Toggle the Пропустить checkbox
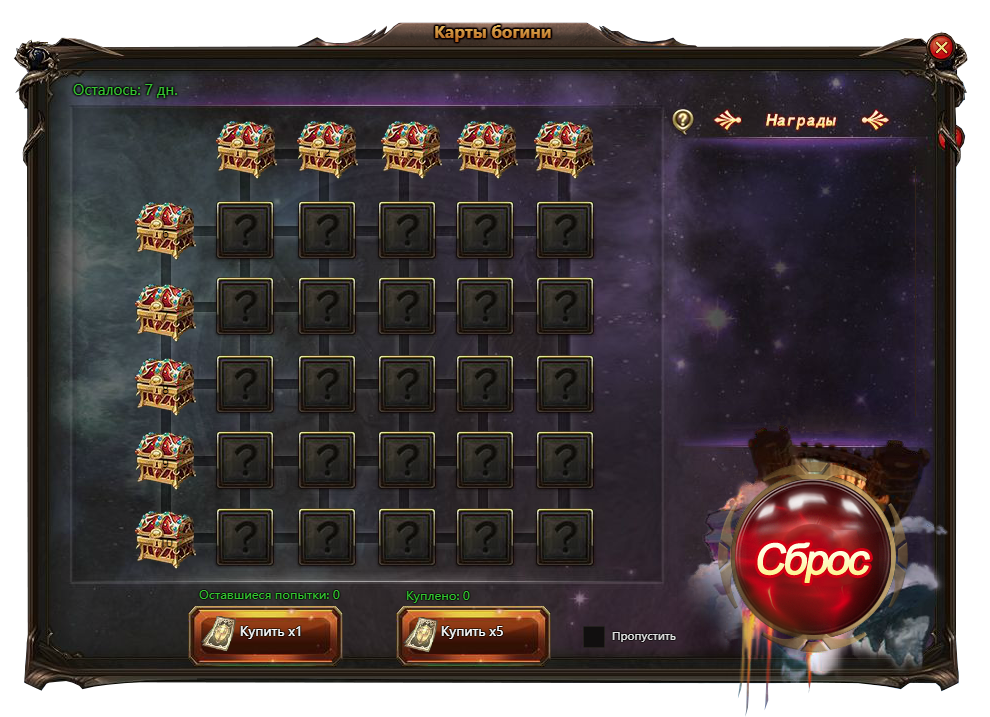The image size is (990, 717). click(x=594, y=636)
